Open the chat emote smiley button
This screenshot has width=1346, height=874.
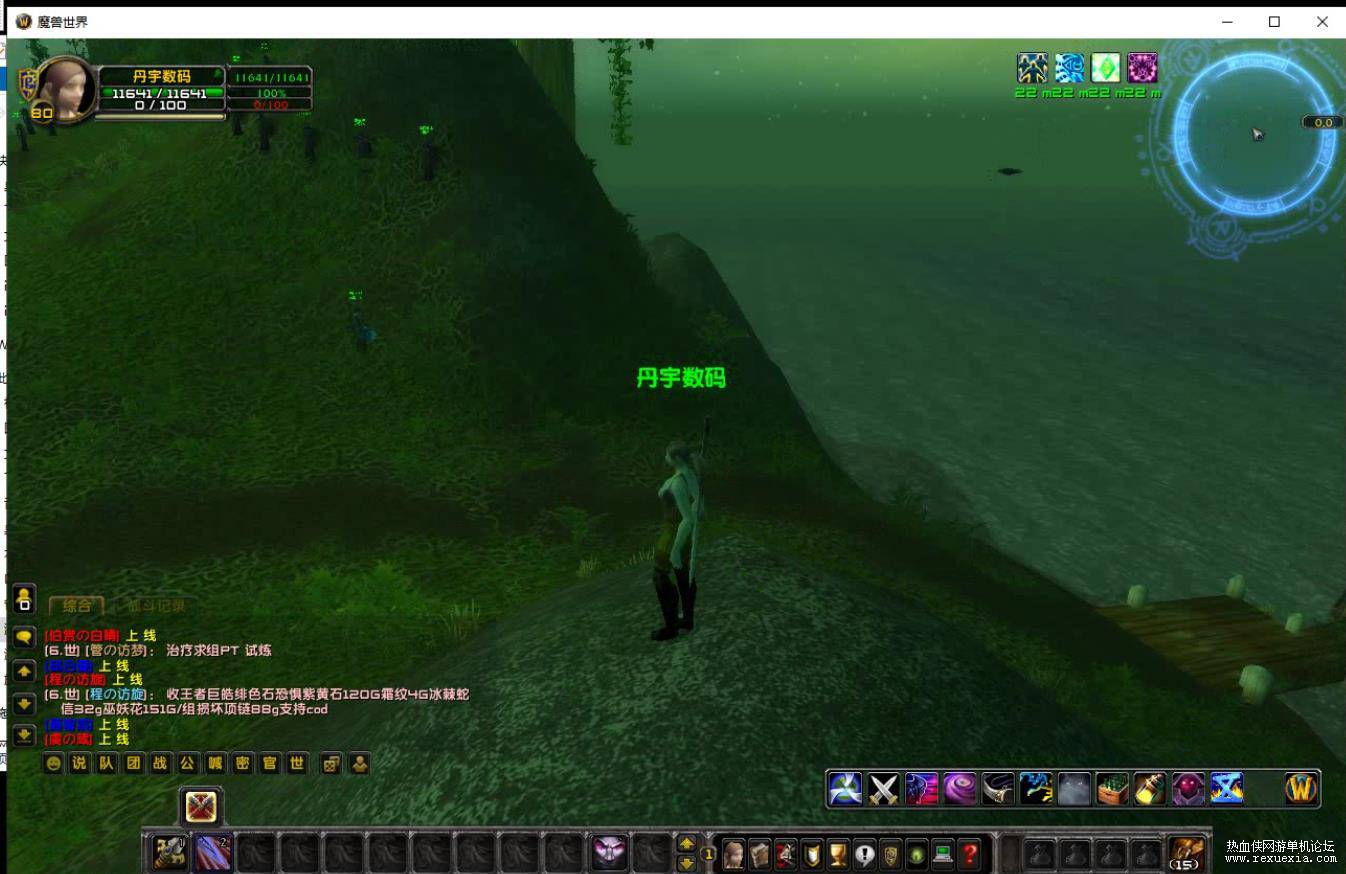point(53,763)
